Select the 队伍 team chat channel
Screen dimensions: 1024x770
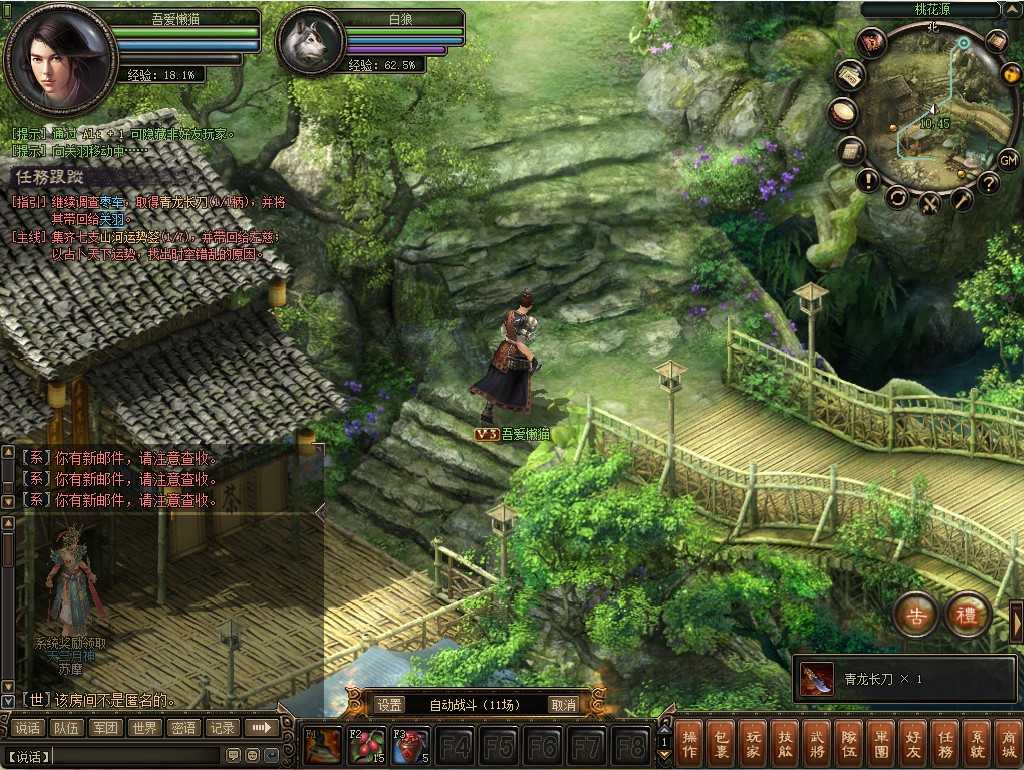coord(67,728)
